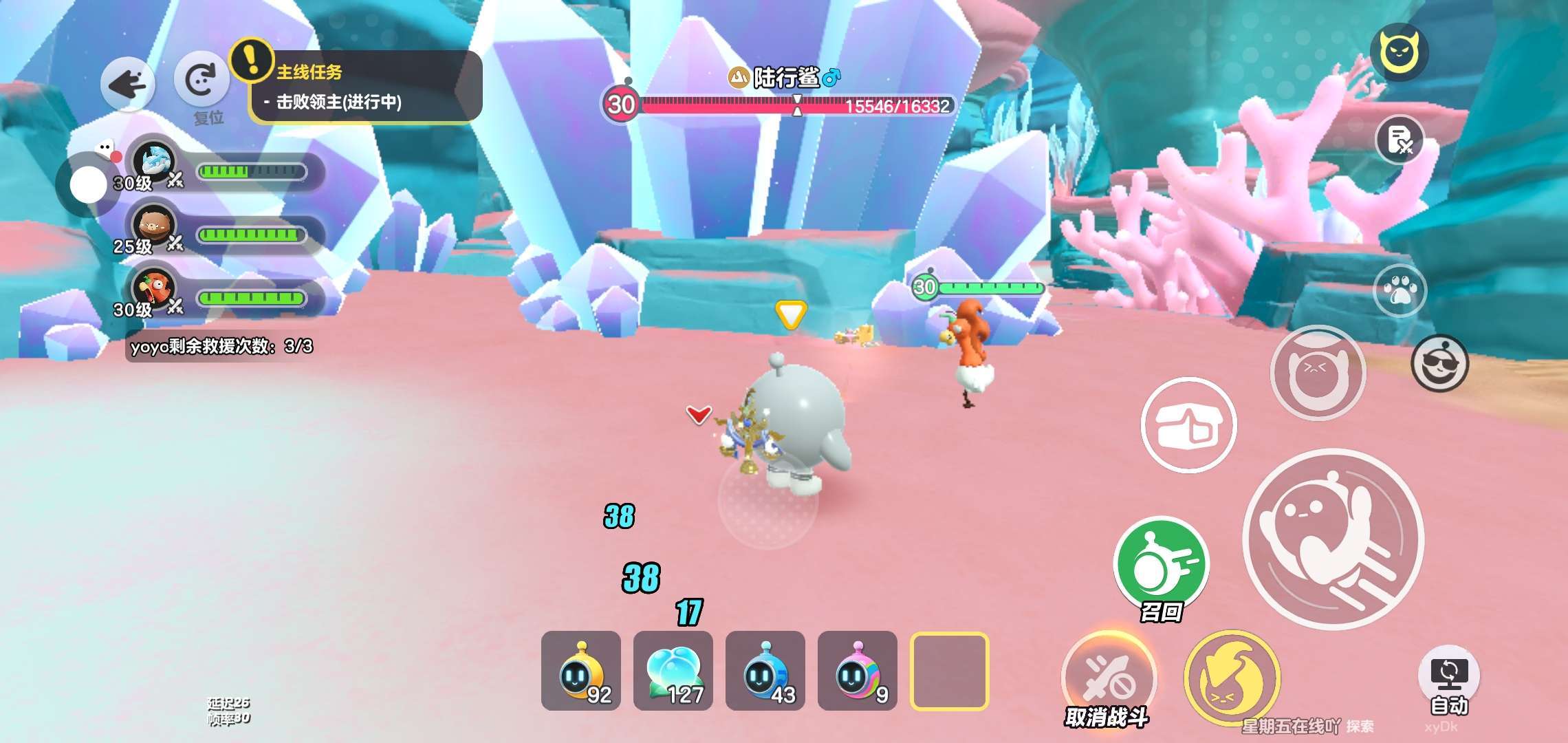1568x743 pixels.
Task: Use the yellow capsule ball with 92
Action: tap(581, 671)
